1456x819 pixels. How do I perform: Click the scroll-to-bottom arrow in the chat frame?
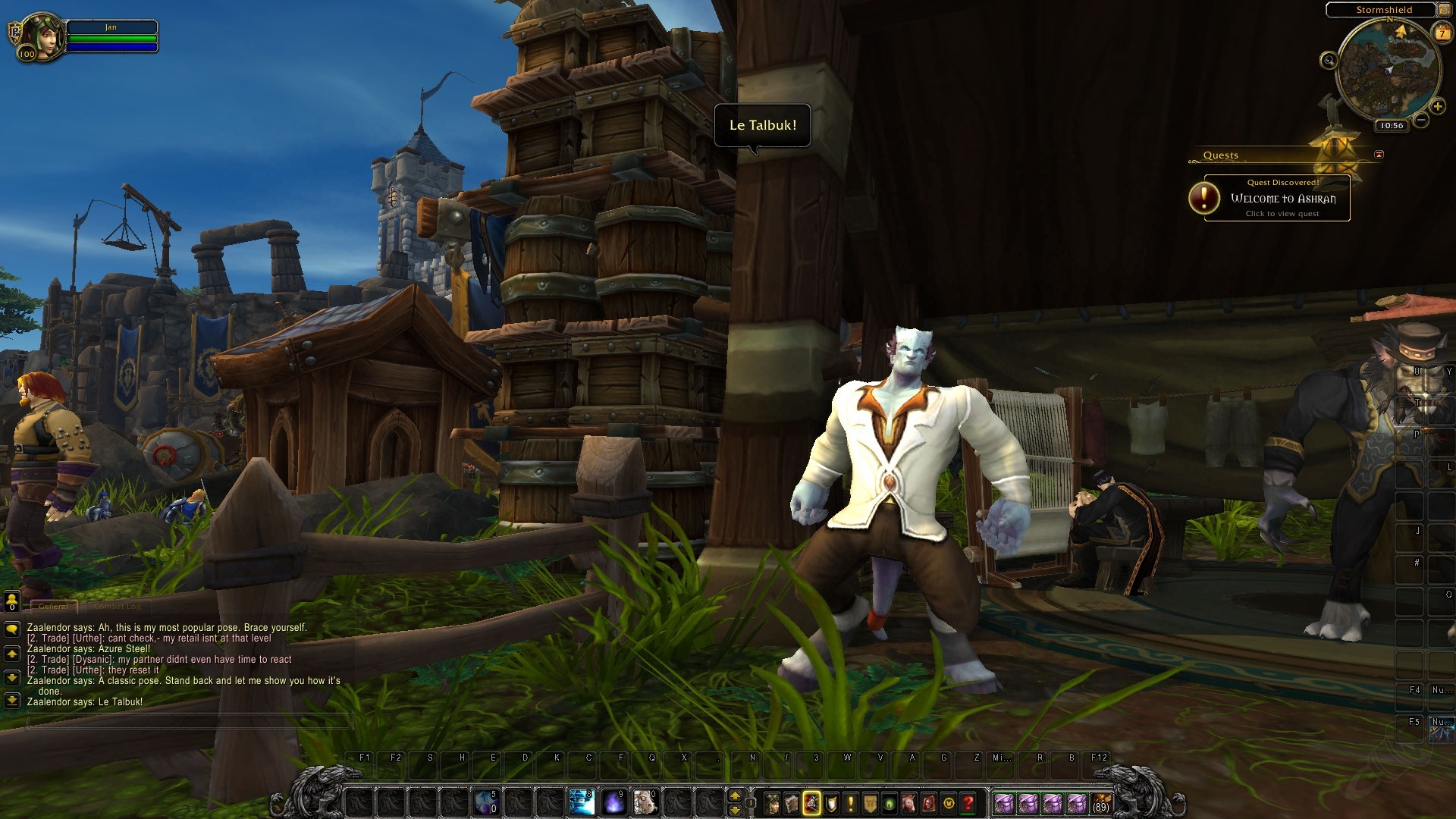12,701
